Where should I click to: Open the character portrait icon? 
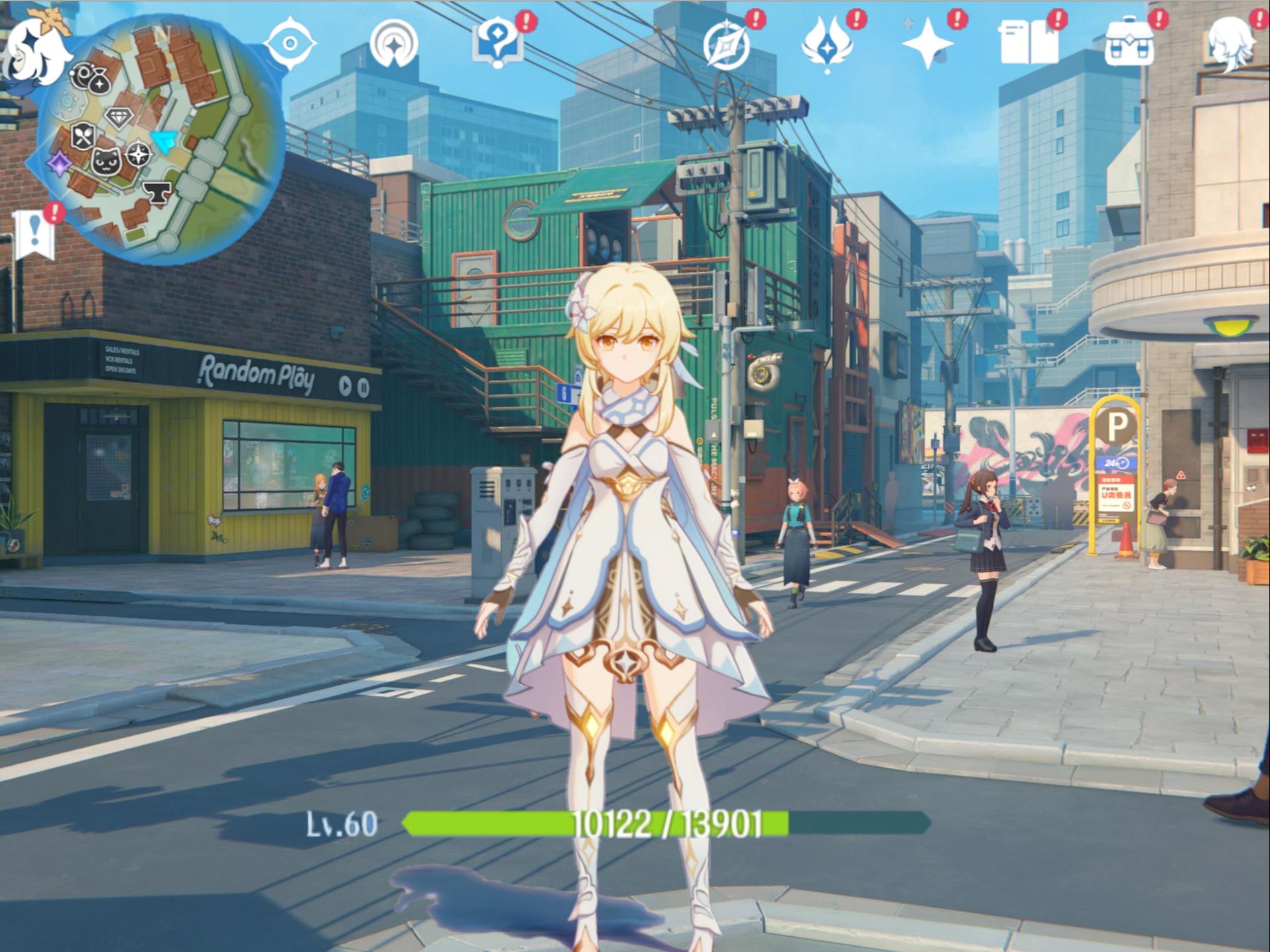click(1232, 42)
